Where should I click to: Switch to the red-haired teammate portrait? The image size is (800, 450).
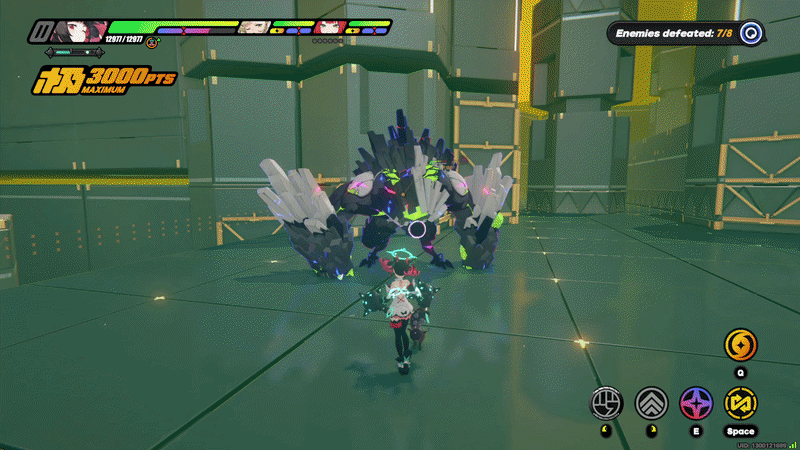[331, 27]
